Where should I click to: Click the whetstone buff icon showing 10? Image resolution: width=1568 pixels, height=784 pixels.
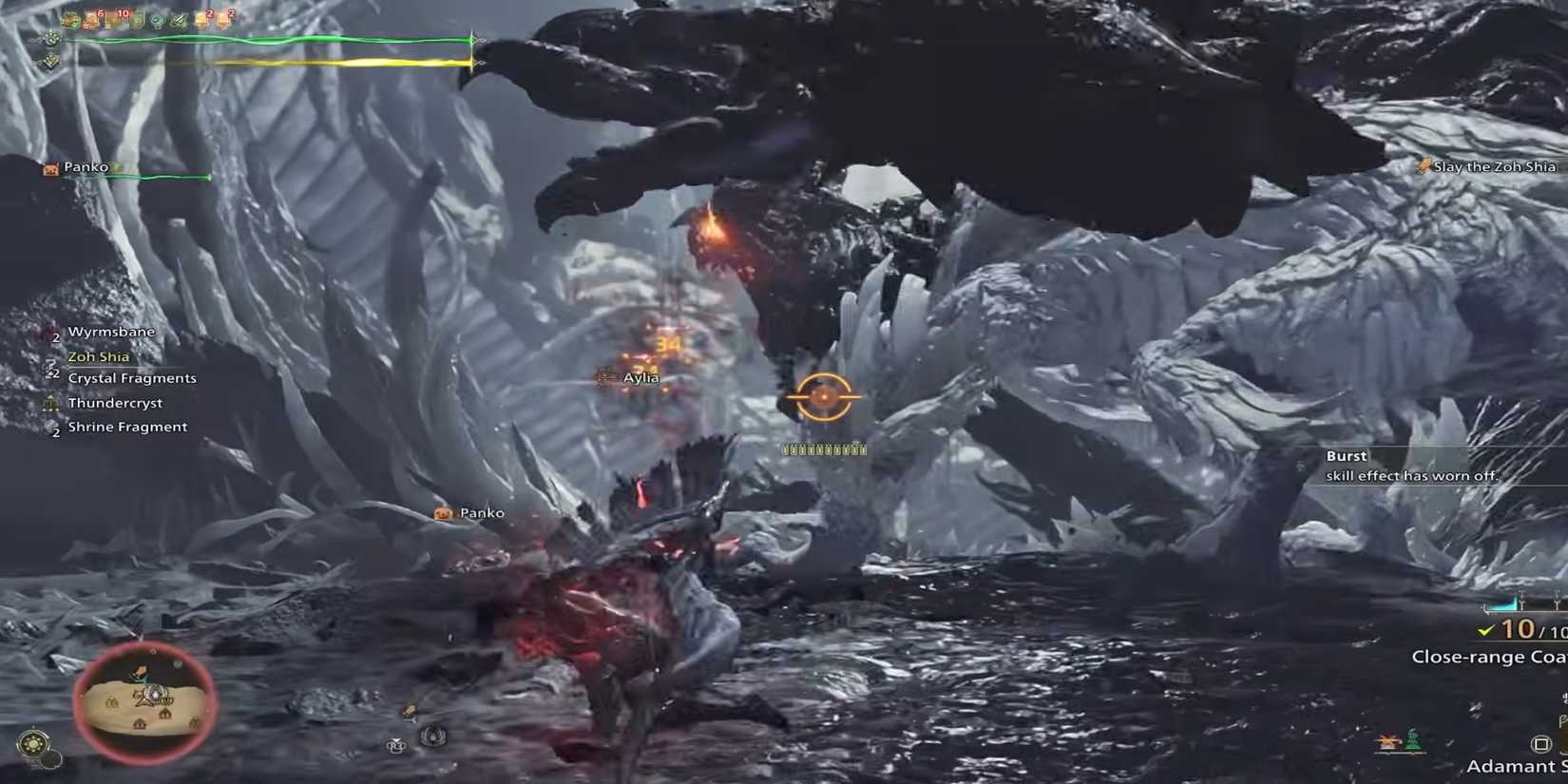[x=122, y=14]
